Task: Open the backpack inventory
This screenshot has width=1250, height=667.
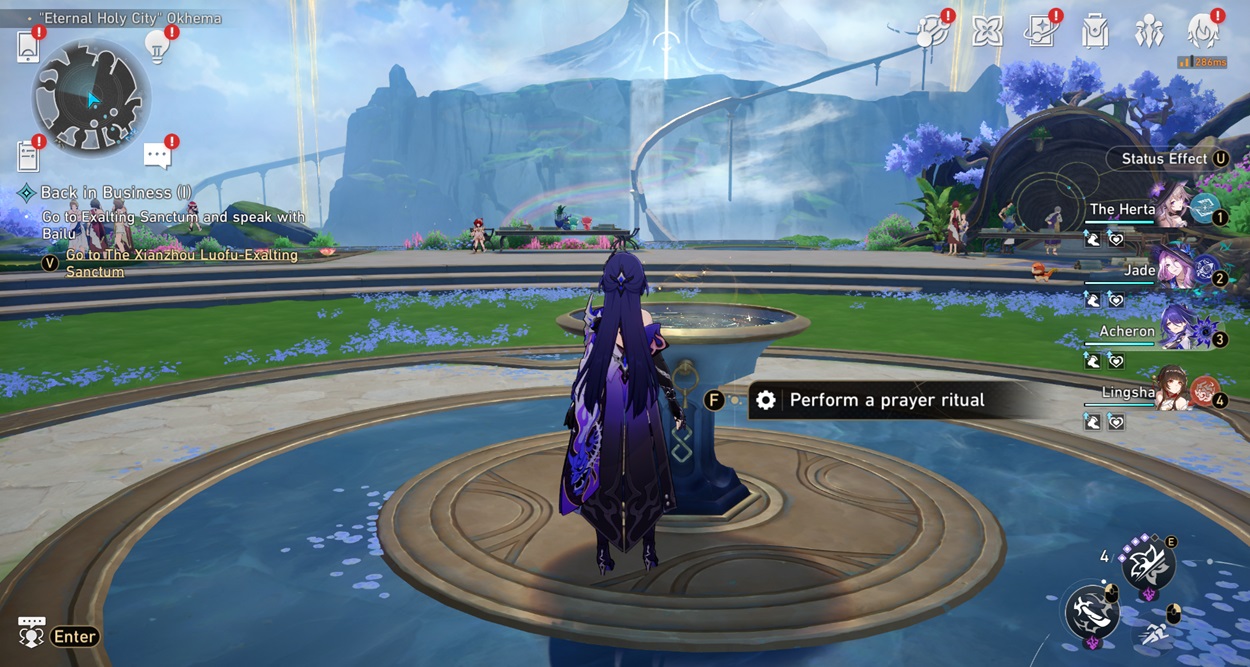Action: click(1095, 31)
